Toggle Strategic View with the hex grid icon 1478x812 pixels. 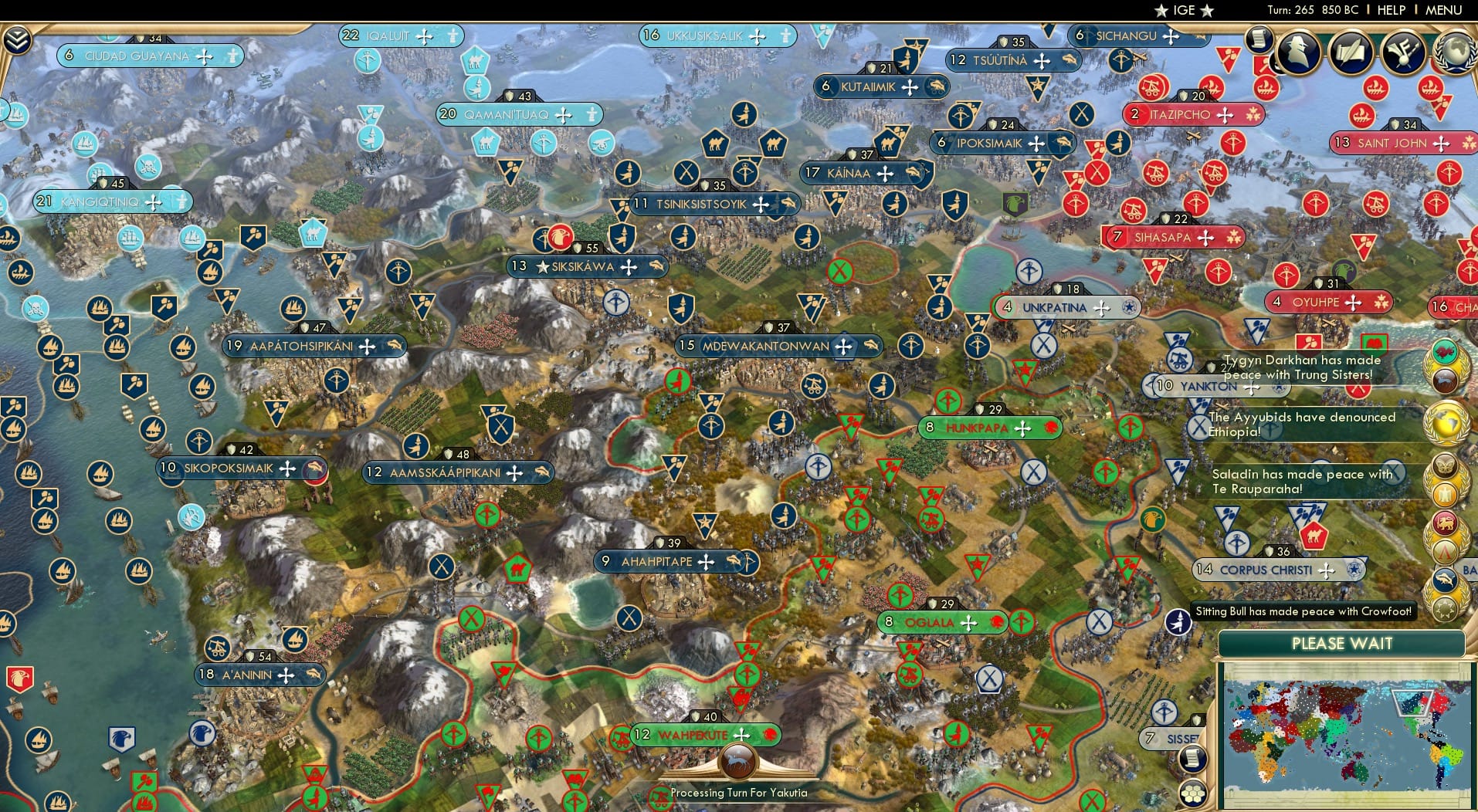(x=1194, y=792)
